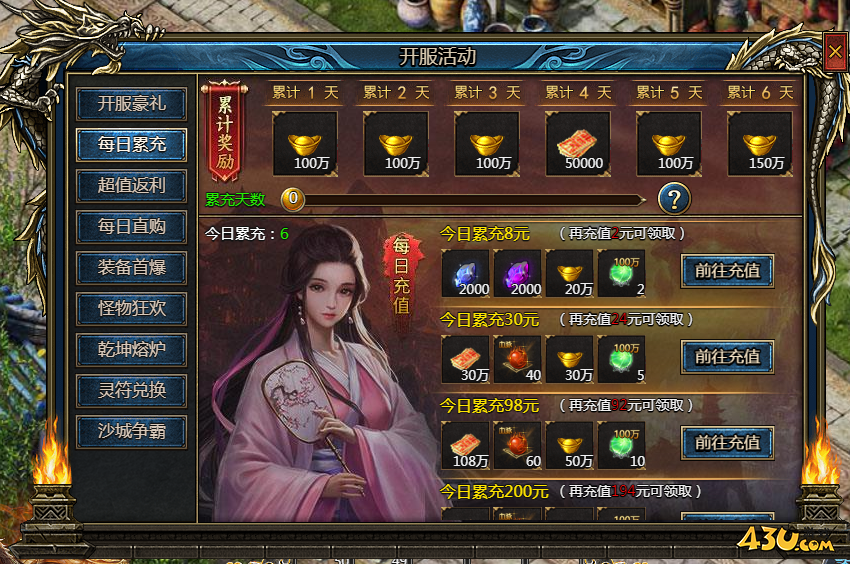Switch to the 灵符兑换 tab
This screenshot has height=564, width=850.
pos(131,390)
